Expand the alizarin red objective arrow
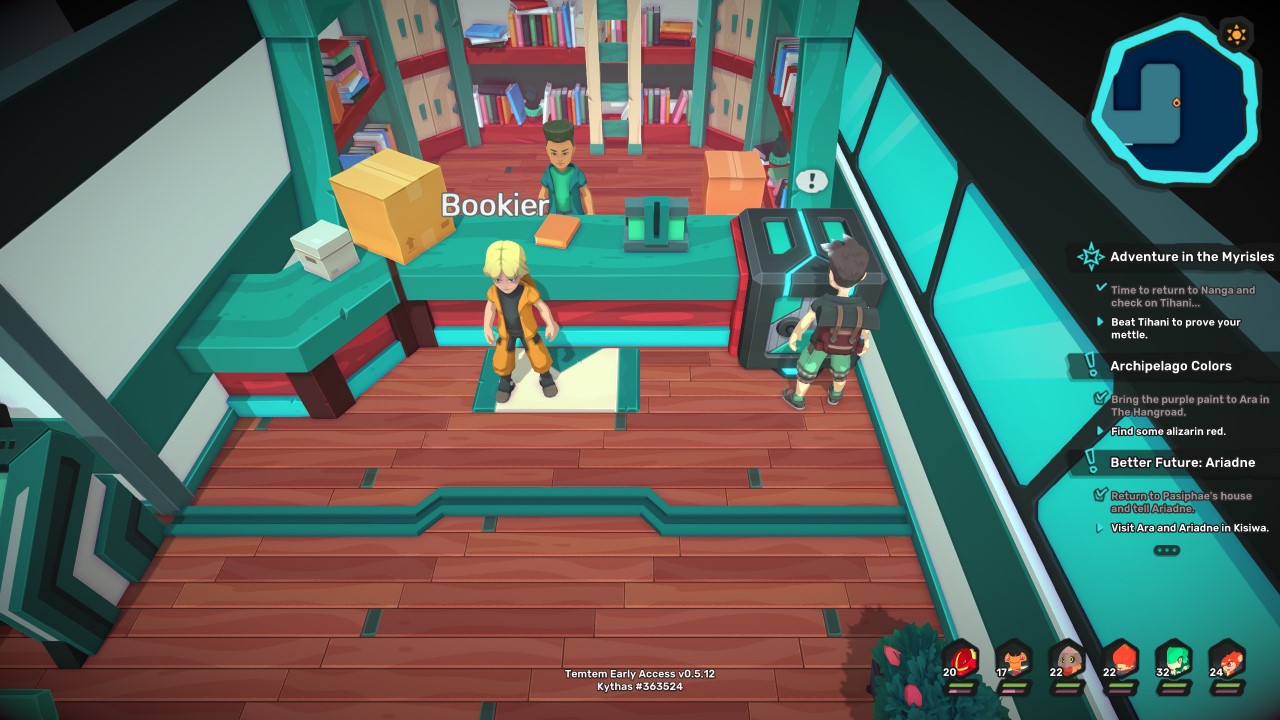Viewport: 1280px width, 720px height. (1102, 431)
